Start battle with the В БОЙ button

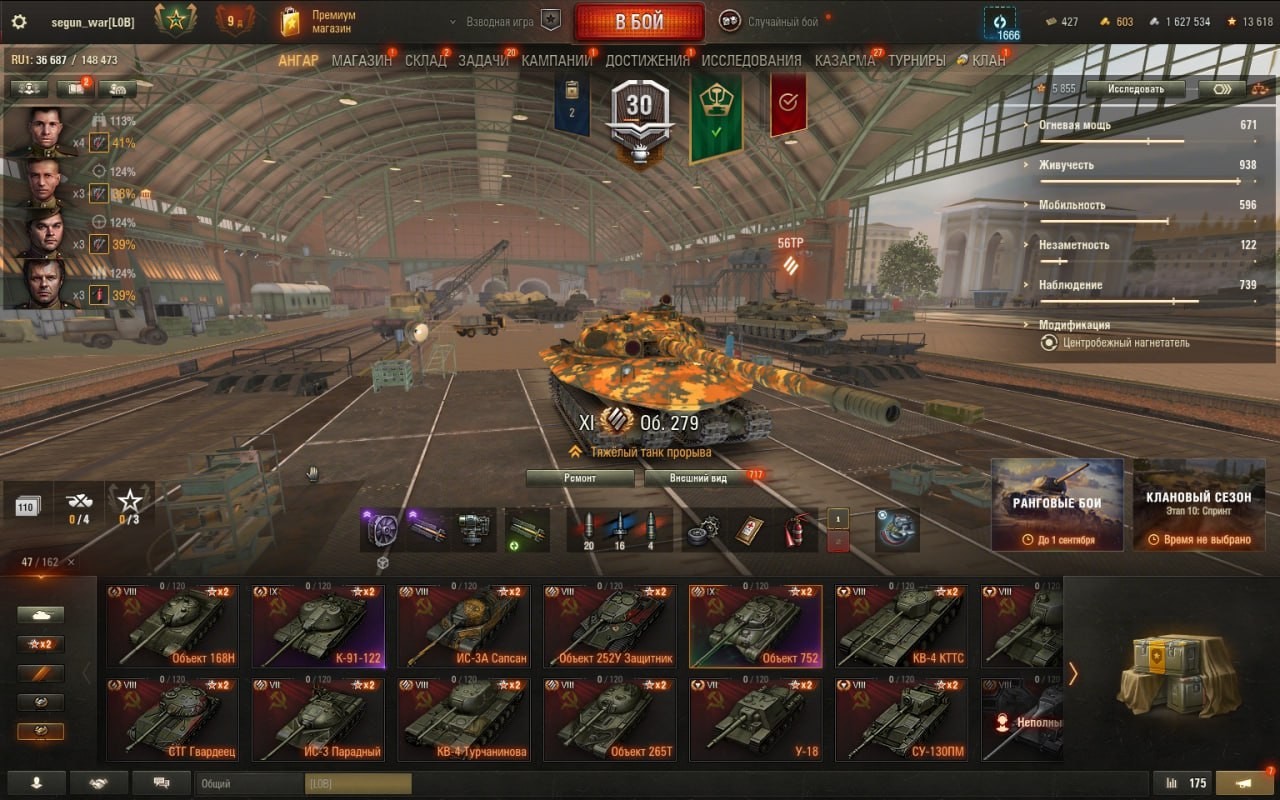(x=639, y=22)
